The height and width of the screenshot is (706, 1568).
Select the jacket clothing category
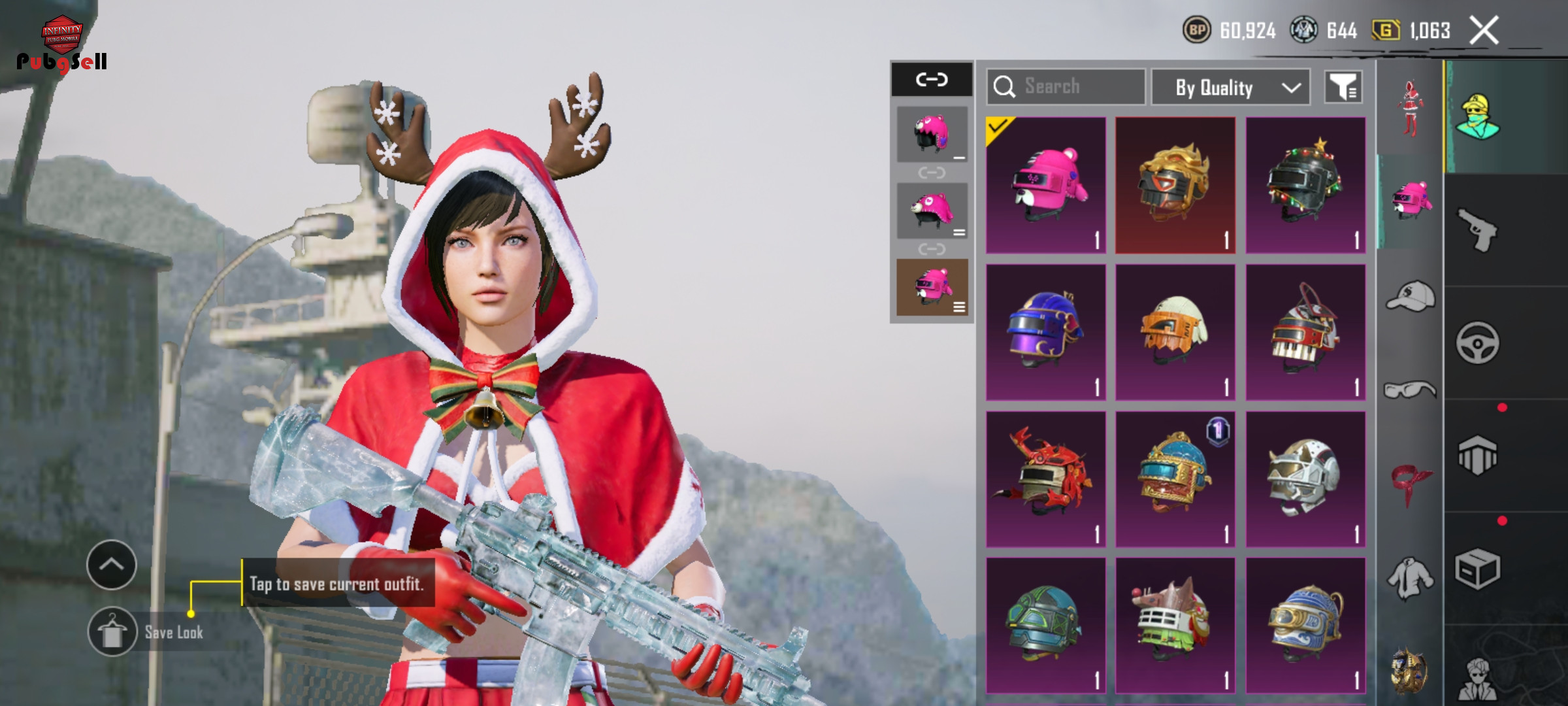tap(1410, 578)
